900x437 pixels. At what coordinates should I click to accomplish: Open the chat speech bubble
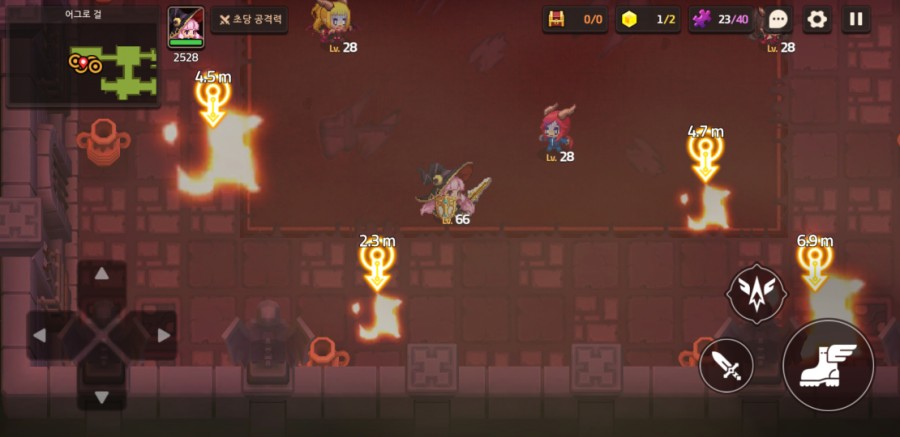[779, 19]
